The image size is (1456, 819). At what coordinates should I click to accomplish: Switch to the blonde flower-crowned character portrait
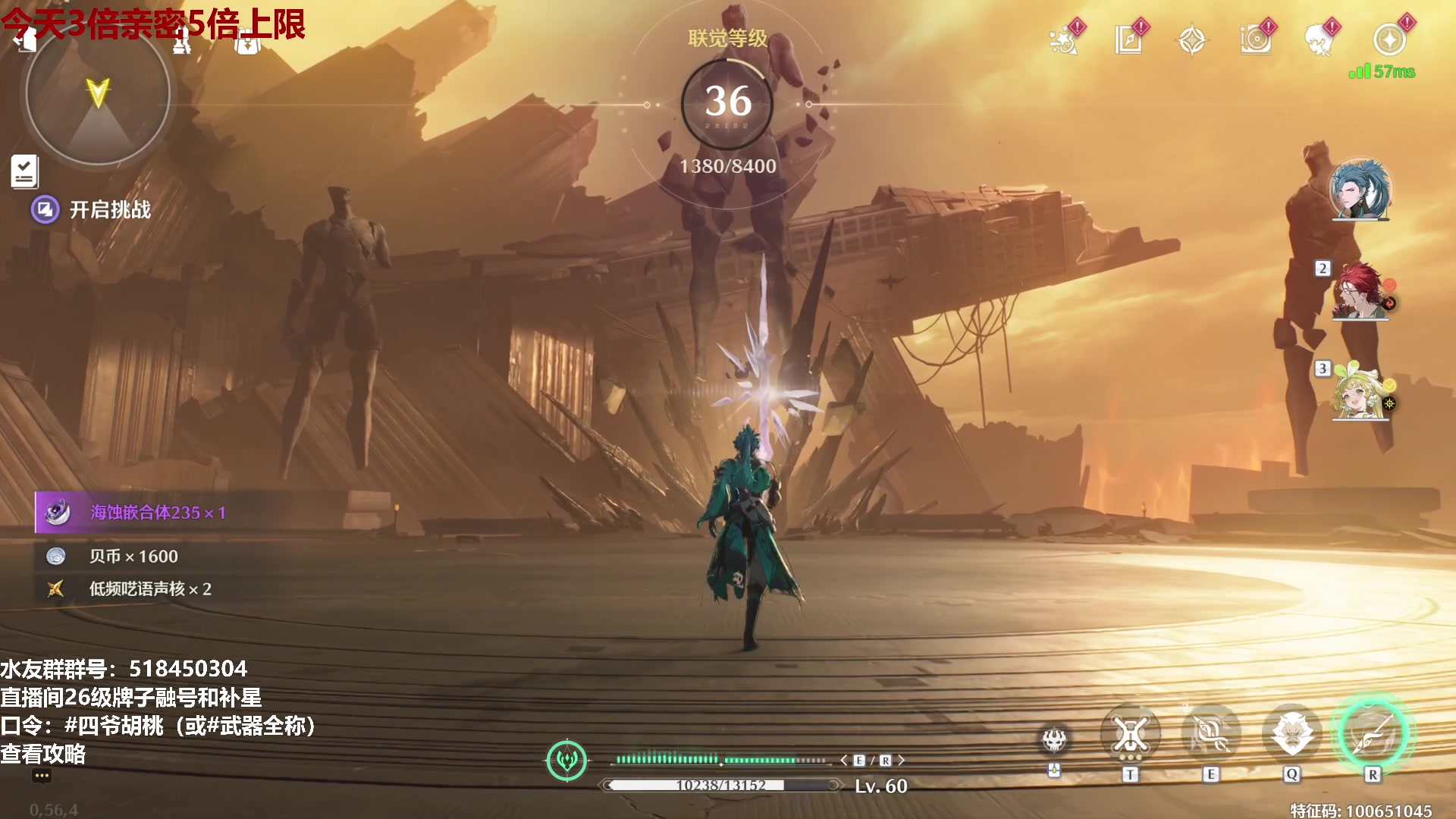click(1360, 391)
